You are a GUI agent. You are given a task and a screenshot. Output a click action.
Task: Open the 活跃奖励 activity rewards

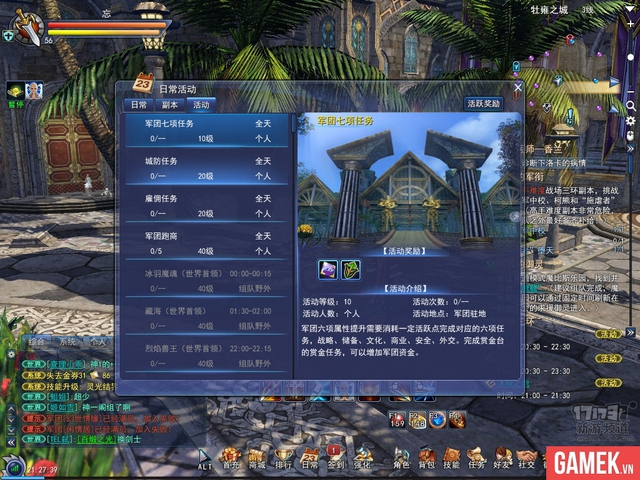(x=485, y=103)
